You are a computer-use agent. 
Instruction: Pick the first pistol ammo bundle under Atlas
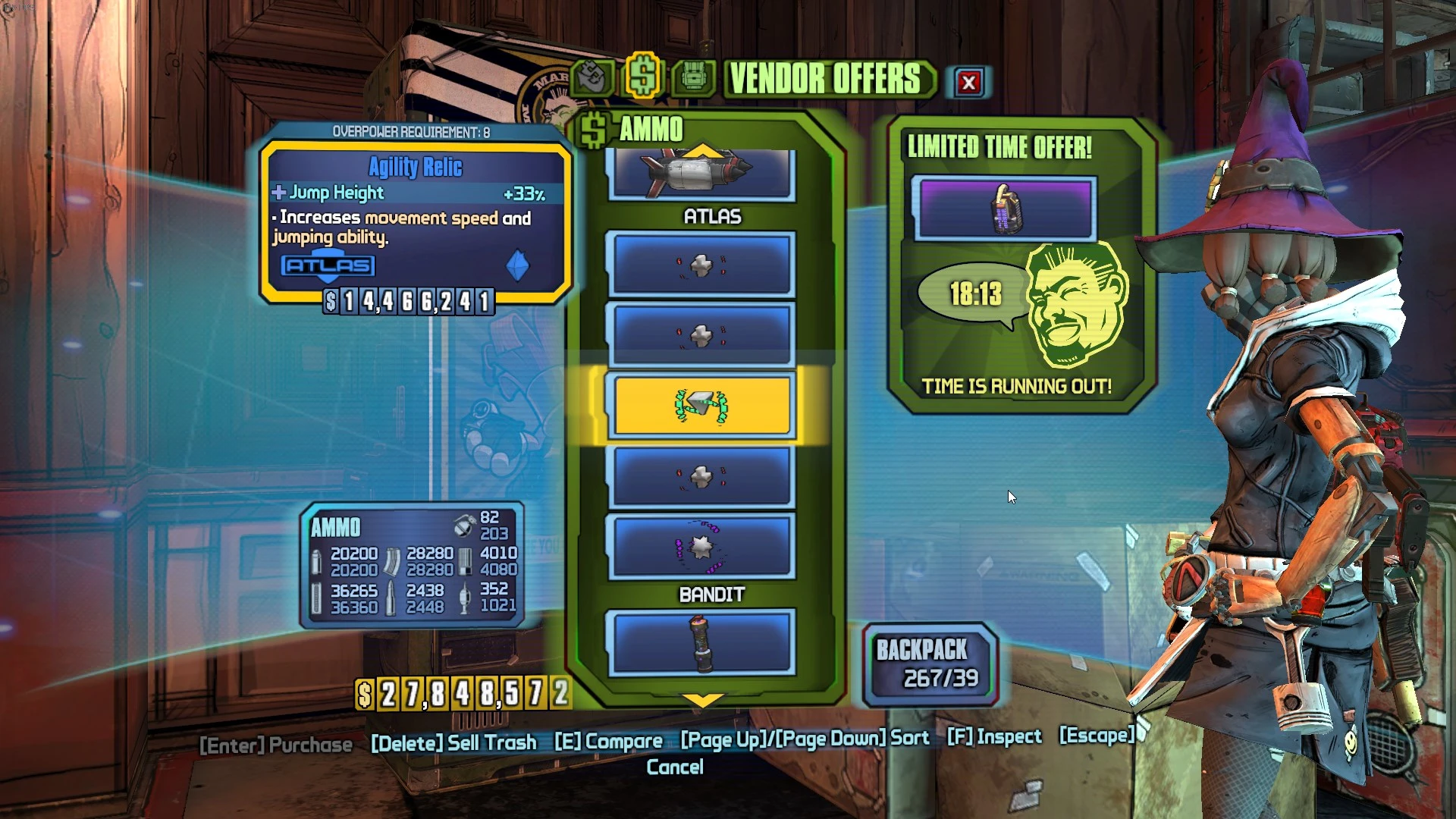(x=701, y=265)
